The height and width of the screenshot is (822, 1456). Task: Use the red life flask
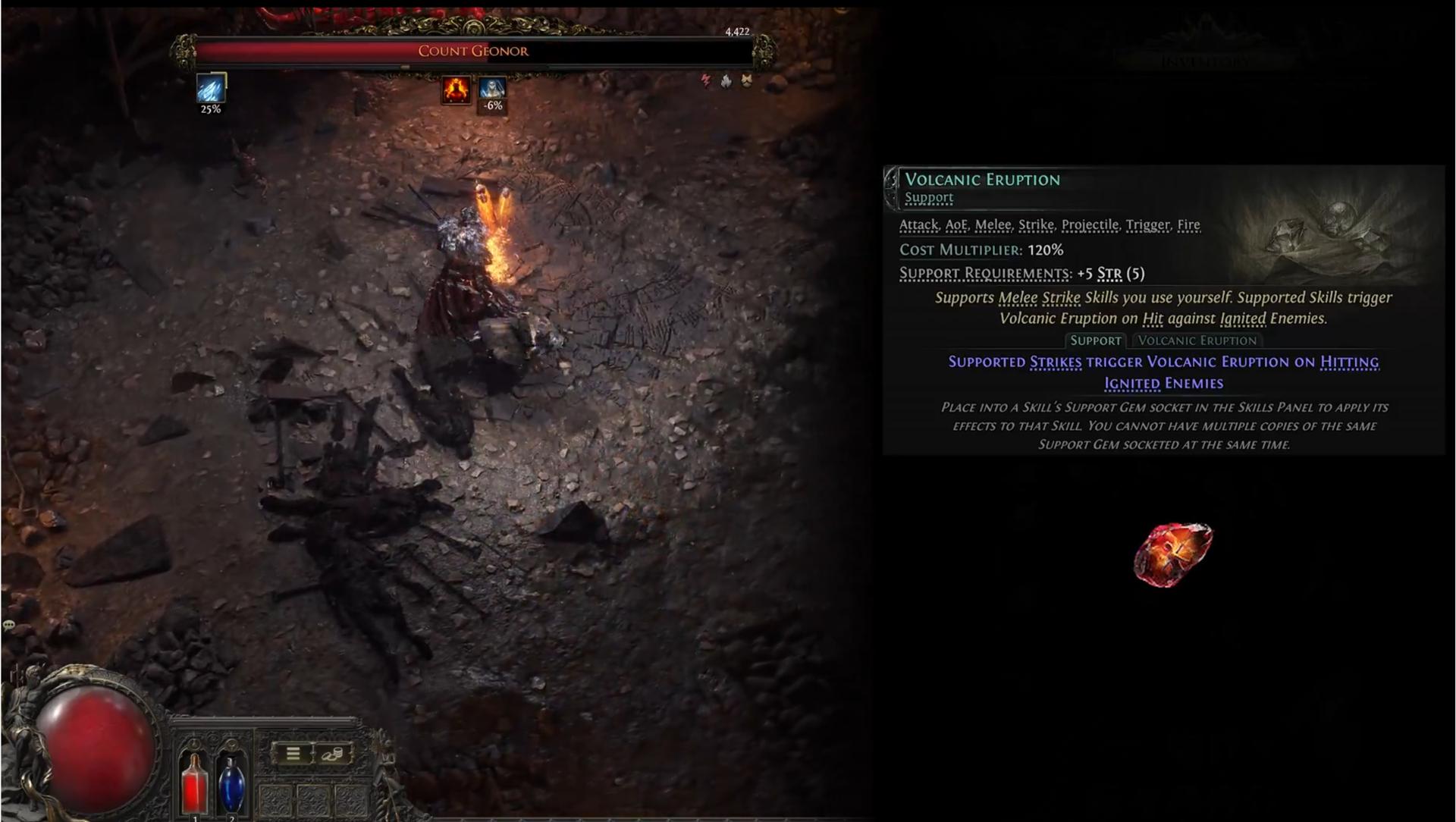(x=194, y=783)
